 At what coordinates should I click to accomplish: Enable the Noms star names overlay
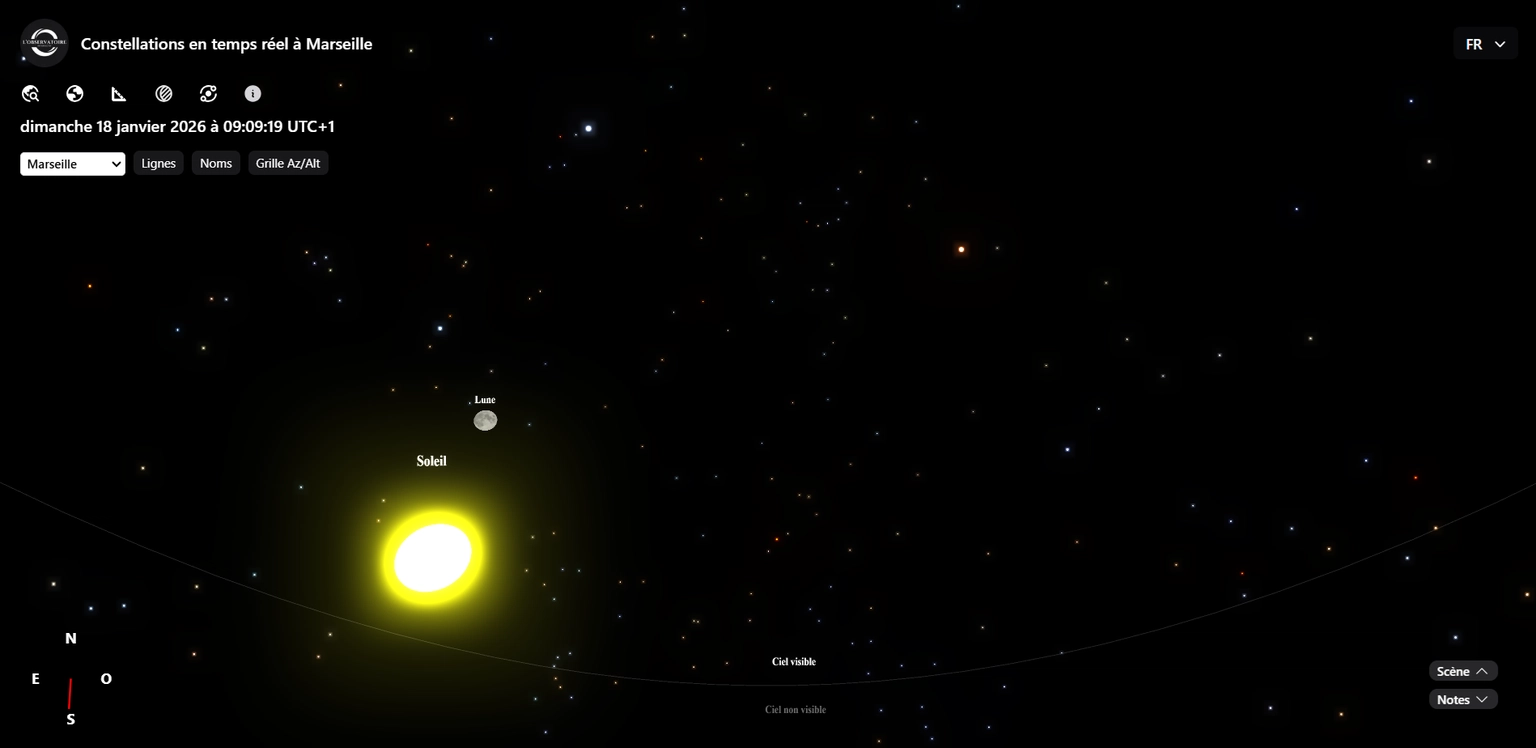point(215,162)
